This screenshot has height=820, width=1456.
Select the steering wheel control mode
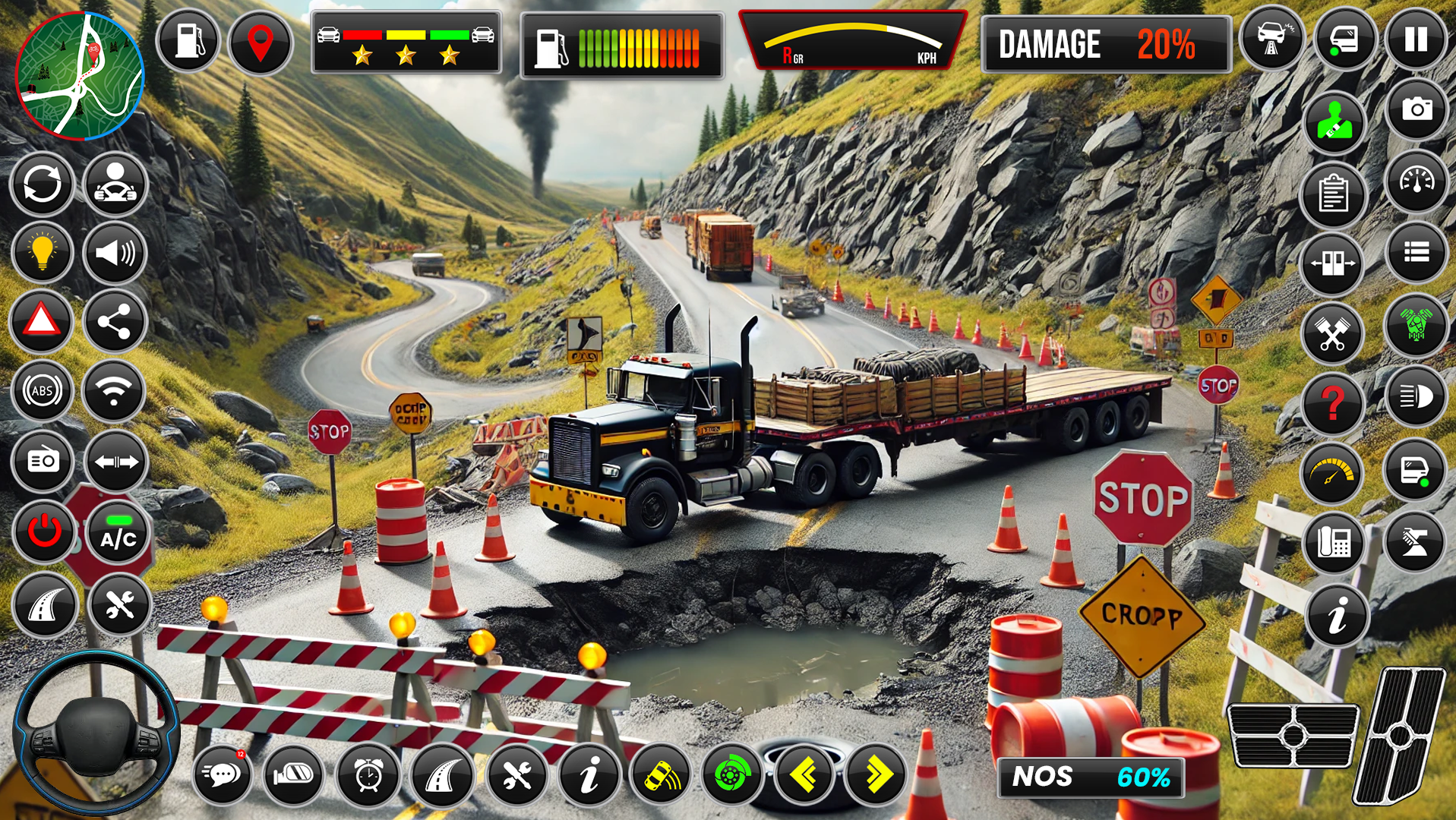pyautogui.click(x=115, y=184)
